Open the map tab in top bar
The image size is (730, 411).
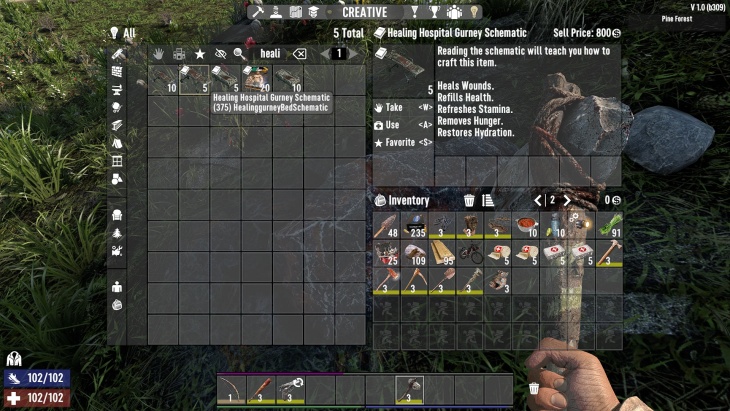click(x=295, y=12)
